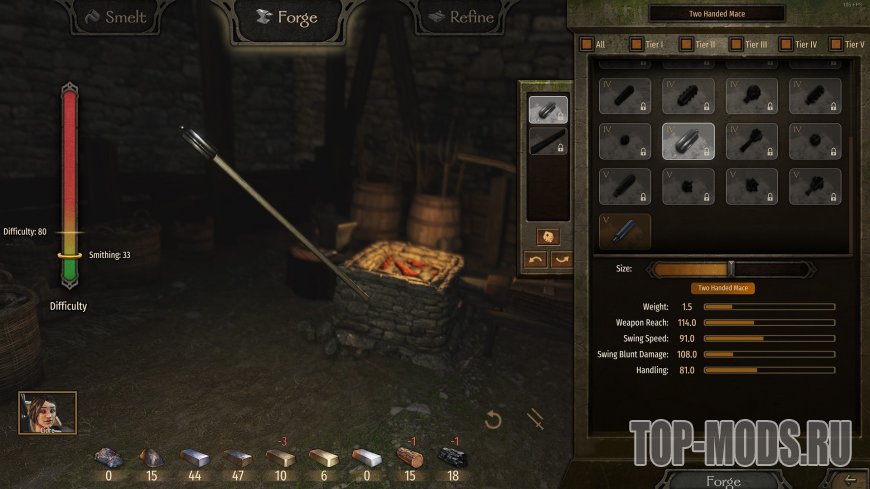Click the randomize design dice button
Screen dimensions: 870x489
click(x=547, y=237)
